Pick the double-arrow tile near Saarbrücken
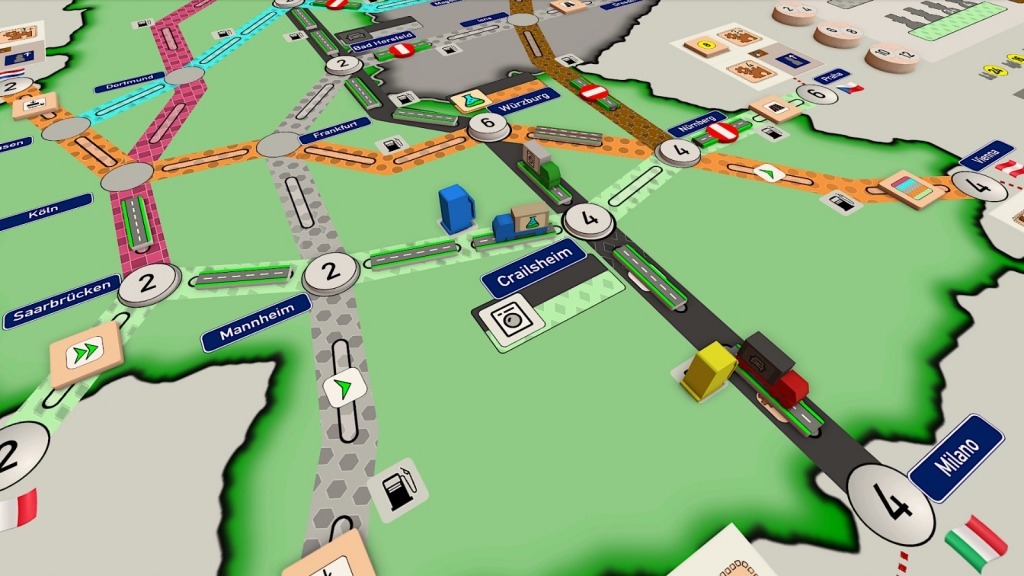Image resolution: width=1024 pixels, height=576 pixels. coord(84,353)
